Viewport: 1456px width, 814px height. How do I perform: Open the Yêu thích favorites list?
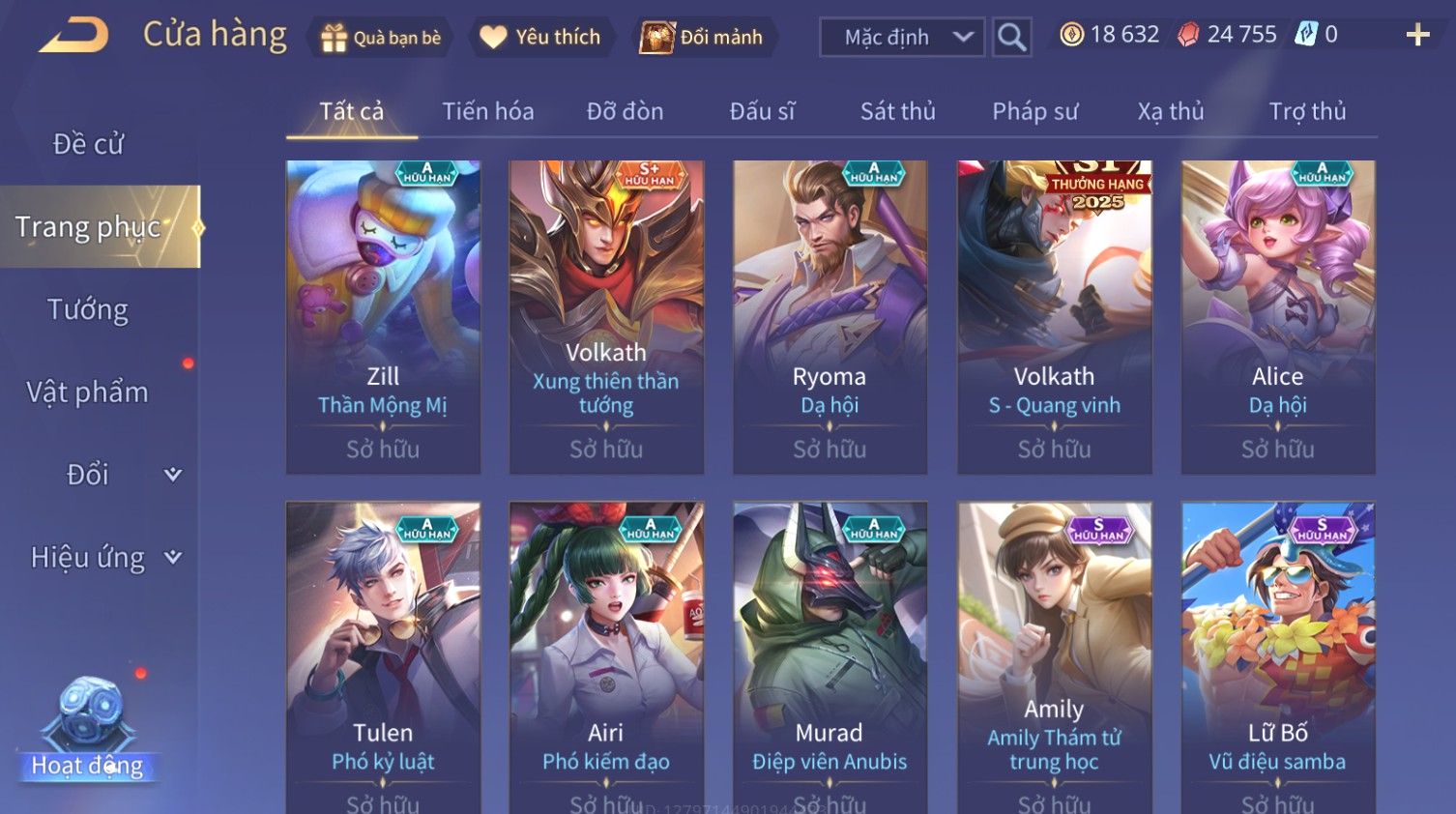click(x=541, y=38)
